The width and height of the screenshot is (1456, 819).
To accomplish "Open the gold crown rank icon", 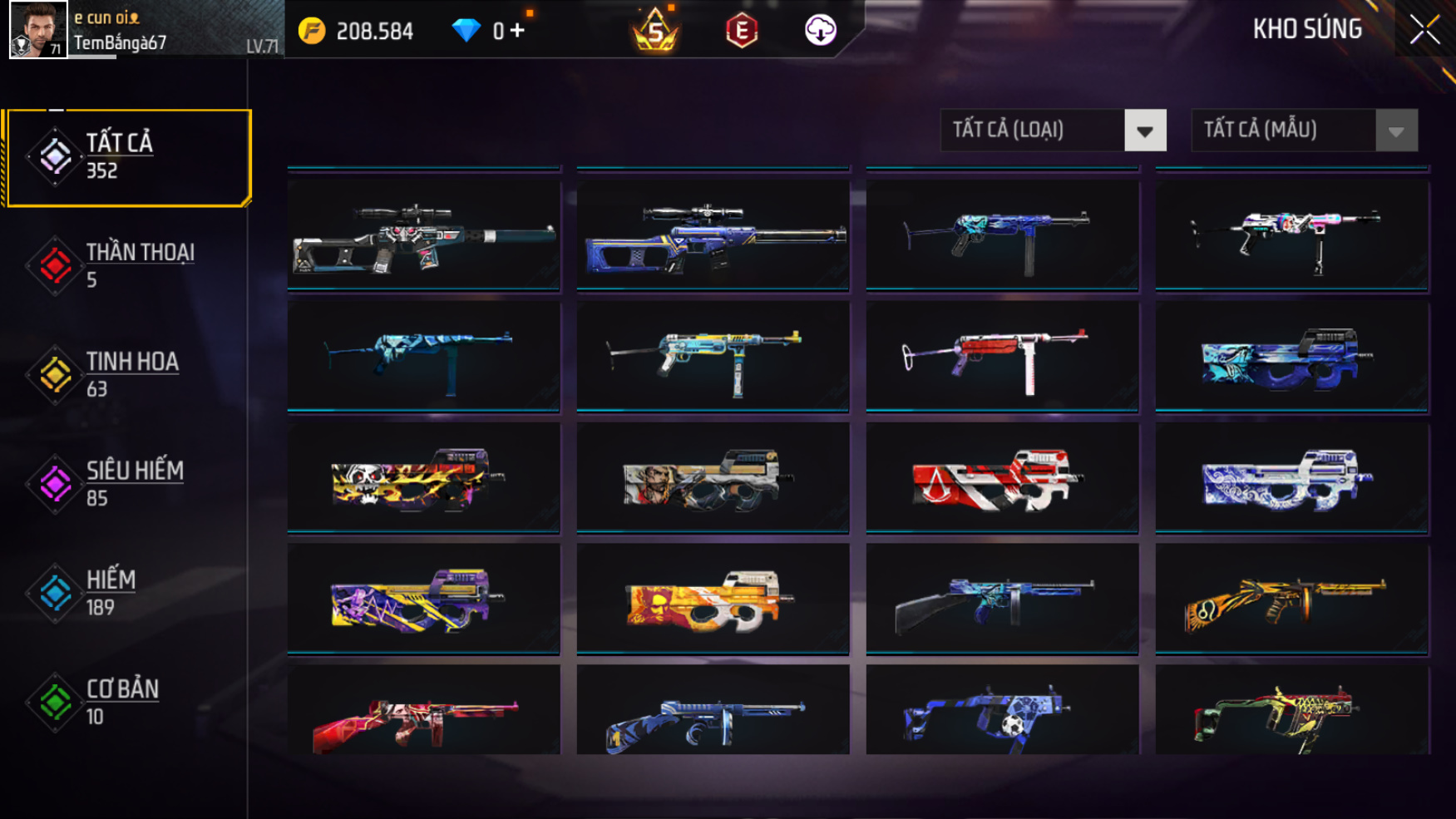I will tap(655, 31).
